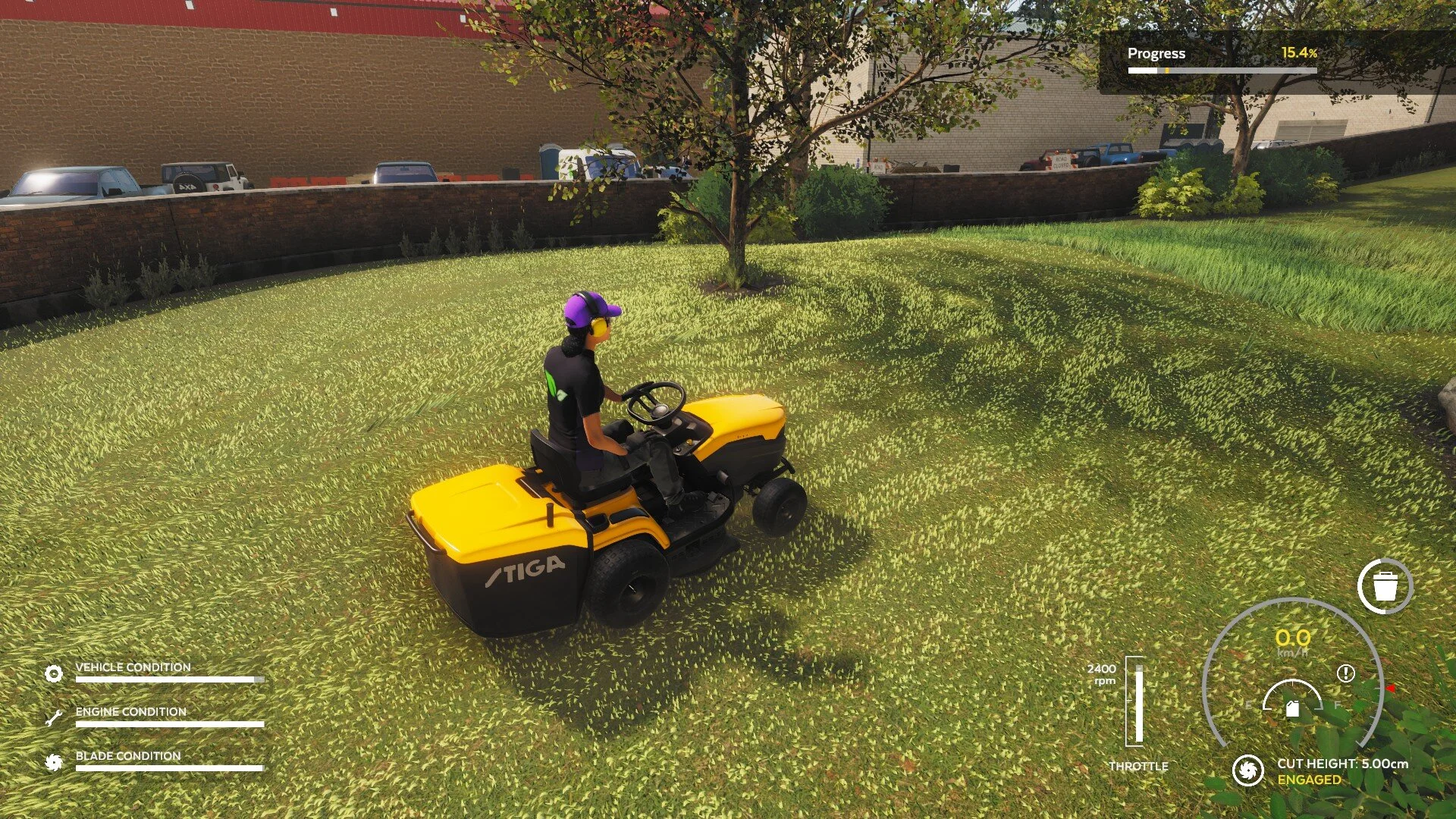Click the Progress label in the top right
This screenshot has width=1456, height=819.
[1156, 54]
